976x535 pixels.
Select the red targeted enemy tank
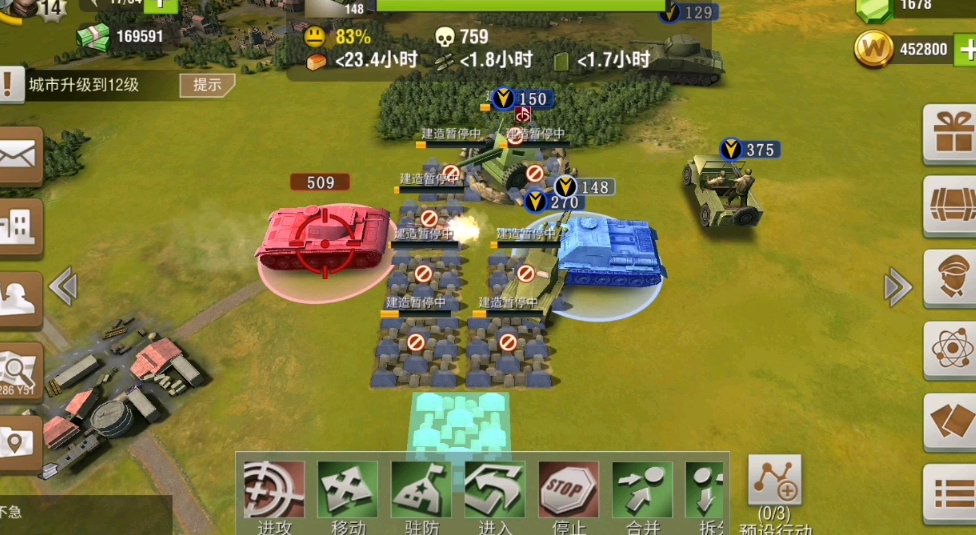[324, 240]
